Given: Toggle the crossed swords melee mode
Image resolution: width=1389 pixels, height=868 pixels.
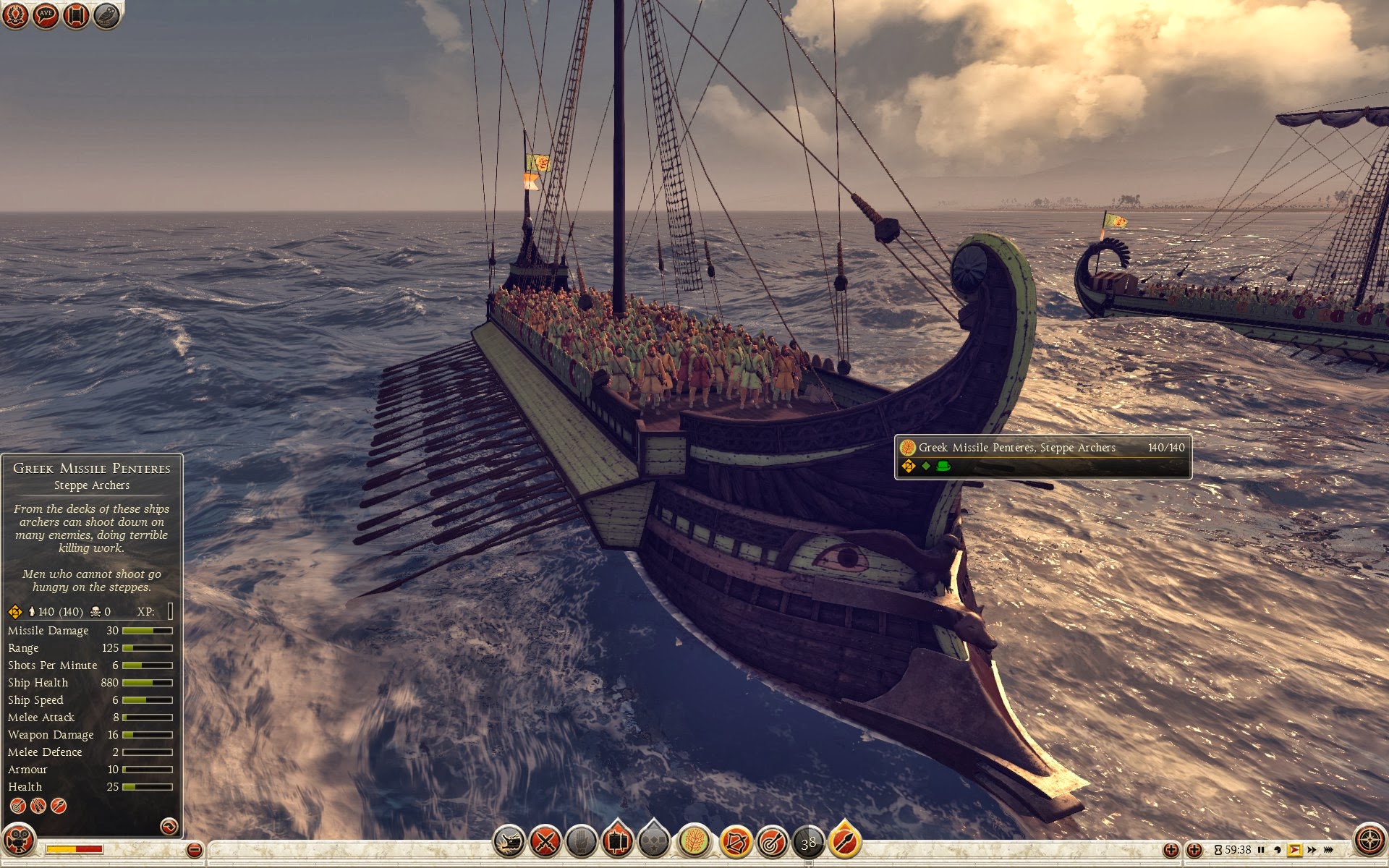Looking at the screenshot, I should (x=545, y=842).
